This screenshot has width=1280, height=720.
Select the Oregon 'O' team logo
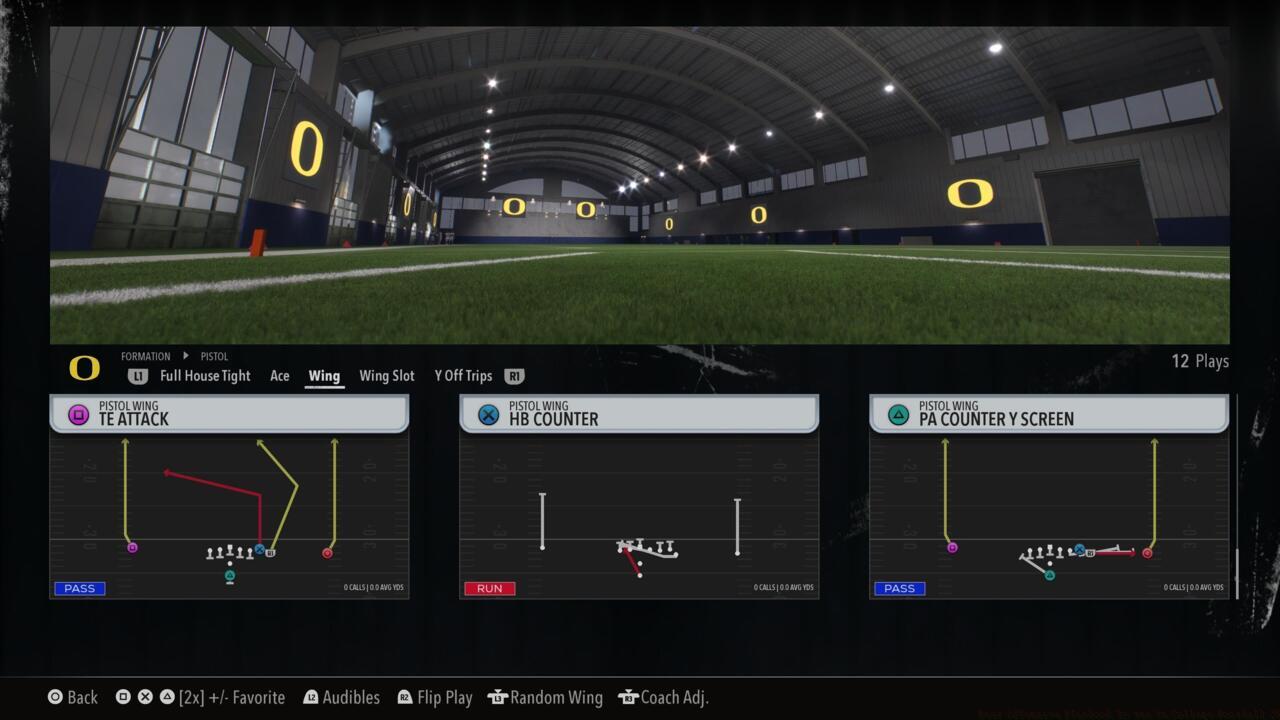[x=85, y=369]
